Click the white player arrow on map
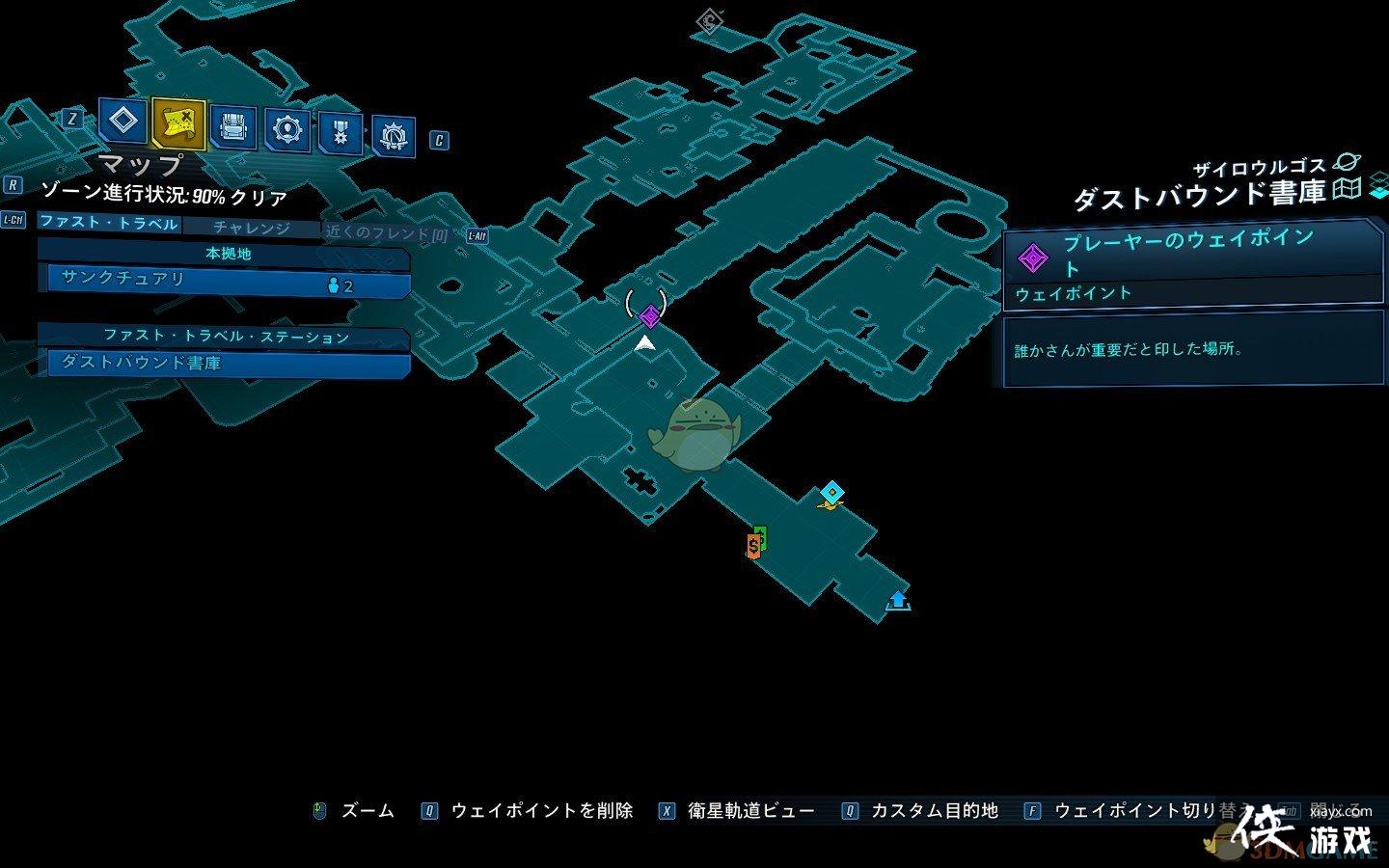 click(645, 342)
